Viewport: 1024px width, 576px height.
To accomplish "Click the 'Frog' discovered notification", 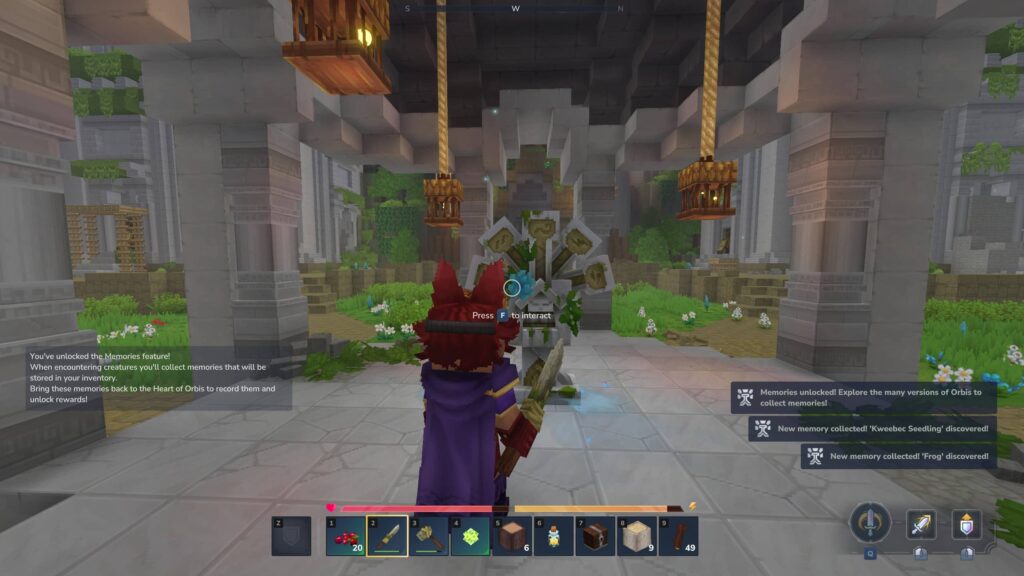I will point(899,456).
